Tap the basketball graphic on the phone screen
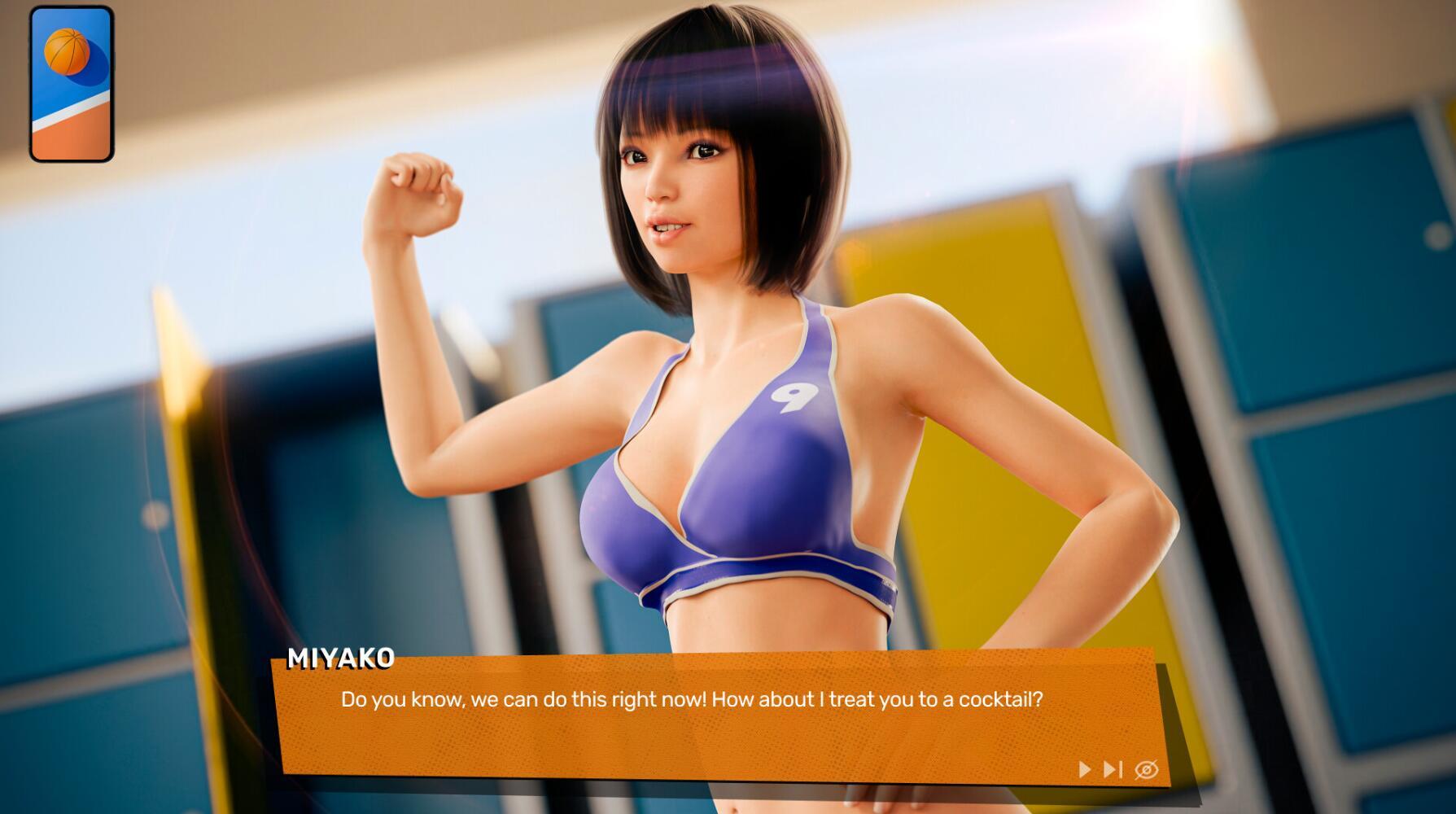Image resolution: width=1456 pixels, height=814 pixels. [68, 50]
